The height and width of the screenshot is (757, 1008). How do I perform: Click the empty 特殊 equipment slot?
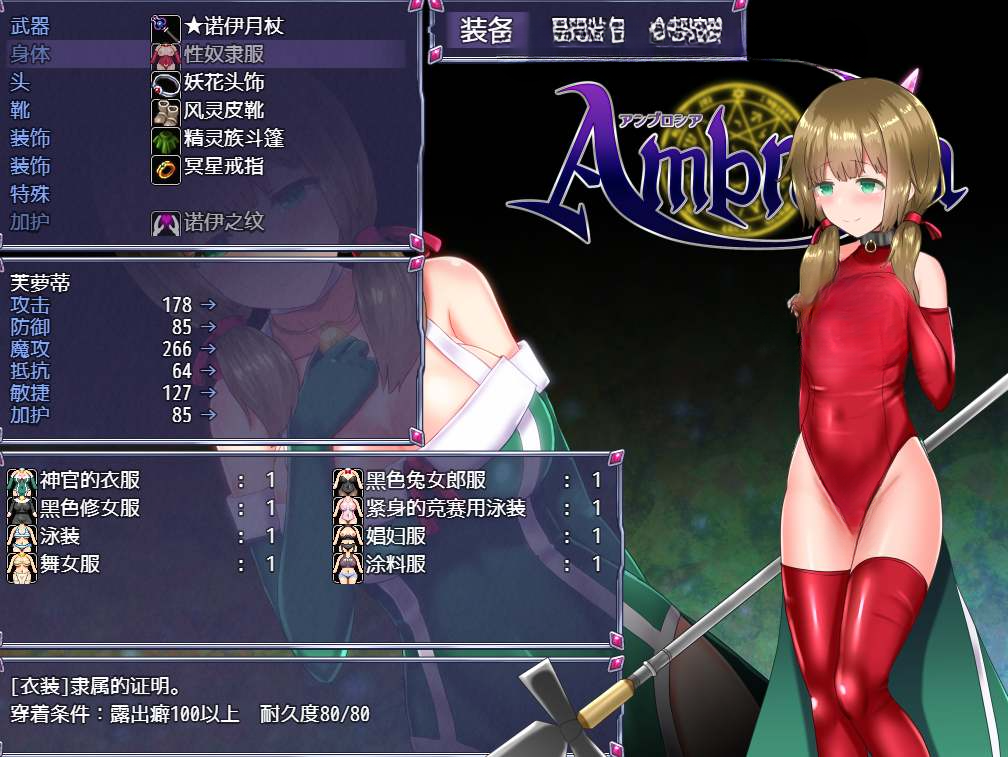[x=208, y=194]
